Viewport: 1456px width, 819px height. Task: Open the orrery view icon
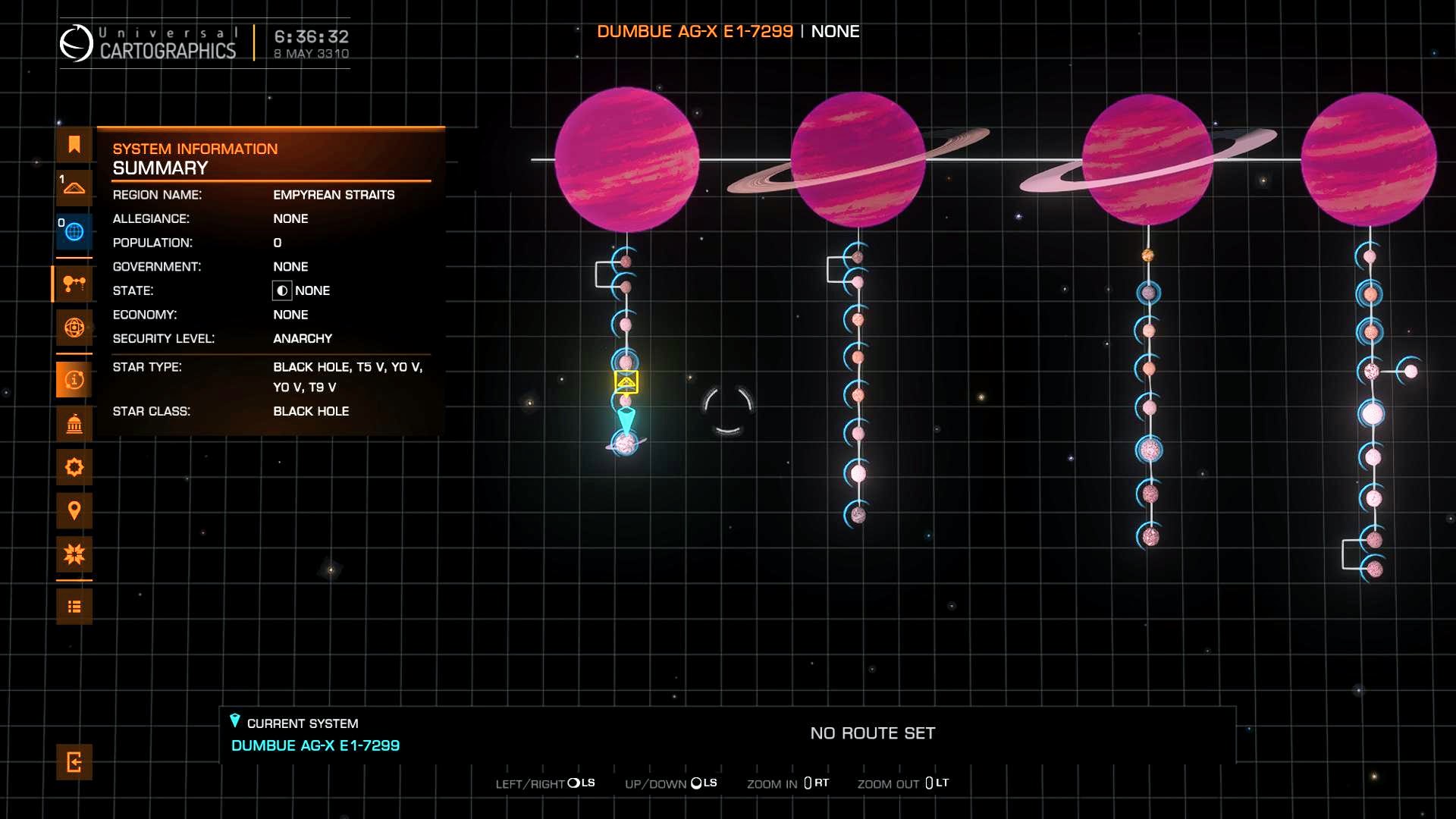pyautogui.click(x=74, y=328)
